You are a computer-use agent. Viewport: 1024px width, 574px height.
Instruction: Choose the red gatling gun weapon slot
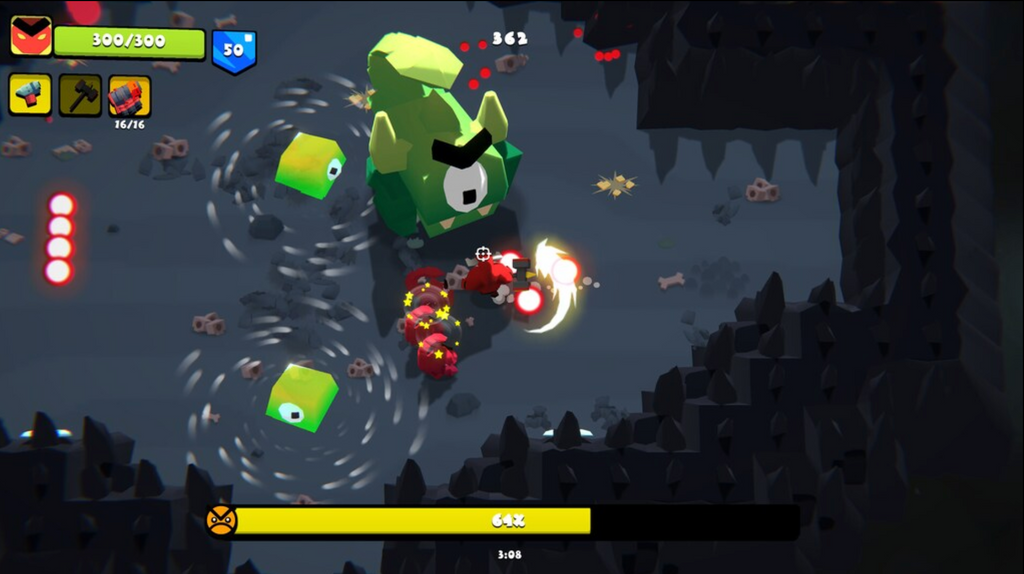click(x=130, y=96)
